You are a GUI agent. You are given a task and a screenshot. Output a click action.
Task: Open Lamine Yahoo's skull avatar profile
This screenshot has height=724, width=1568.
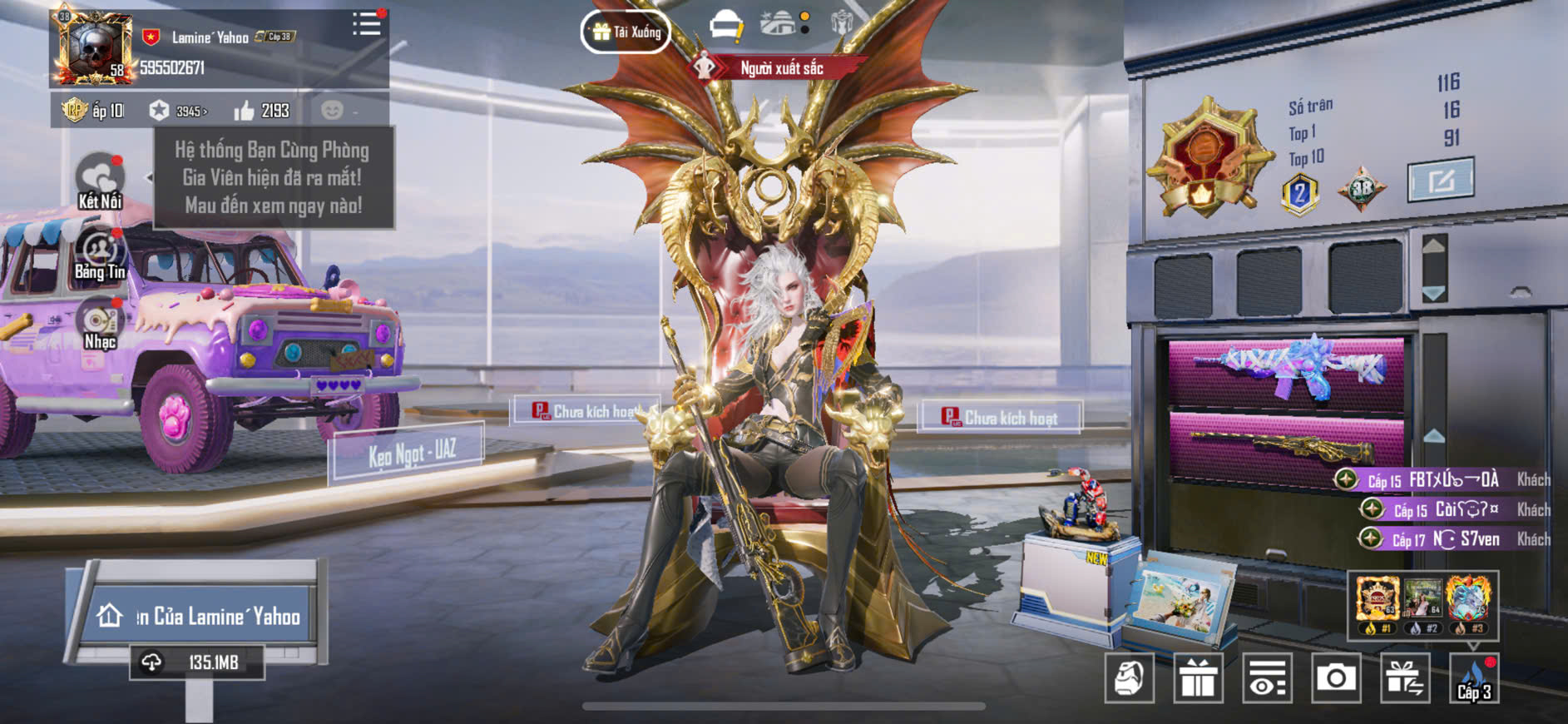click(x=92, y=48)
